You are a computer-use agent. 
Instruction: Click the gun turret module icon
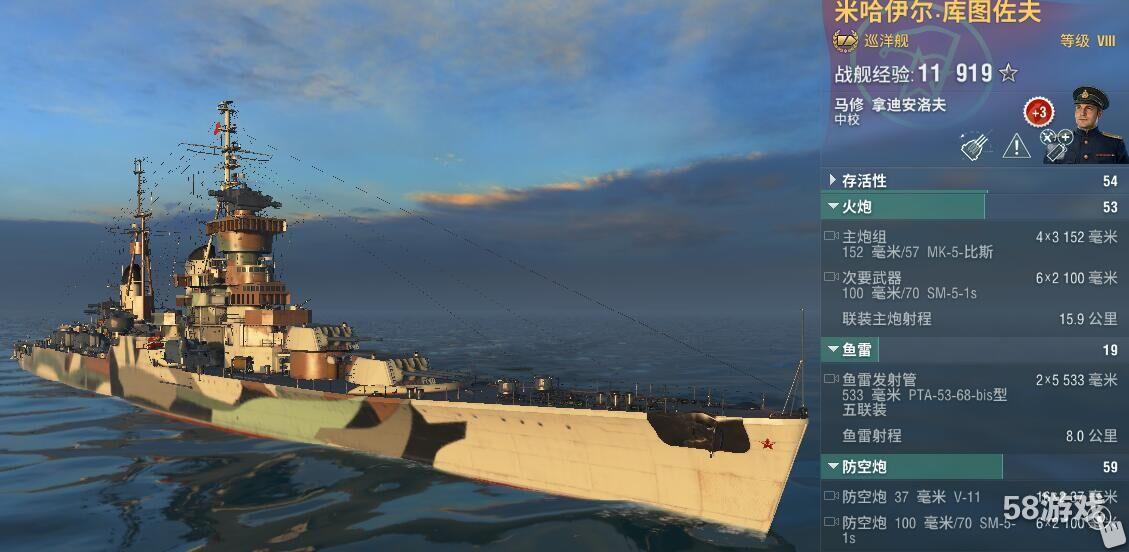(974, 146)
